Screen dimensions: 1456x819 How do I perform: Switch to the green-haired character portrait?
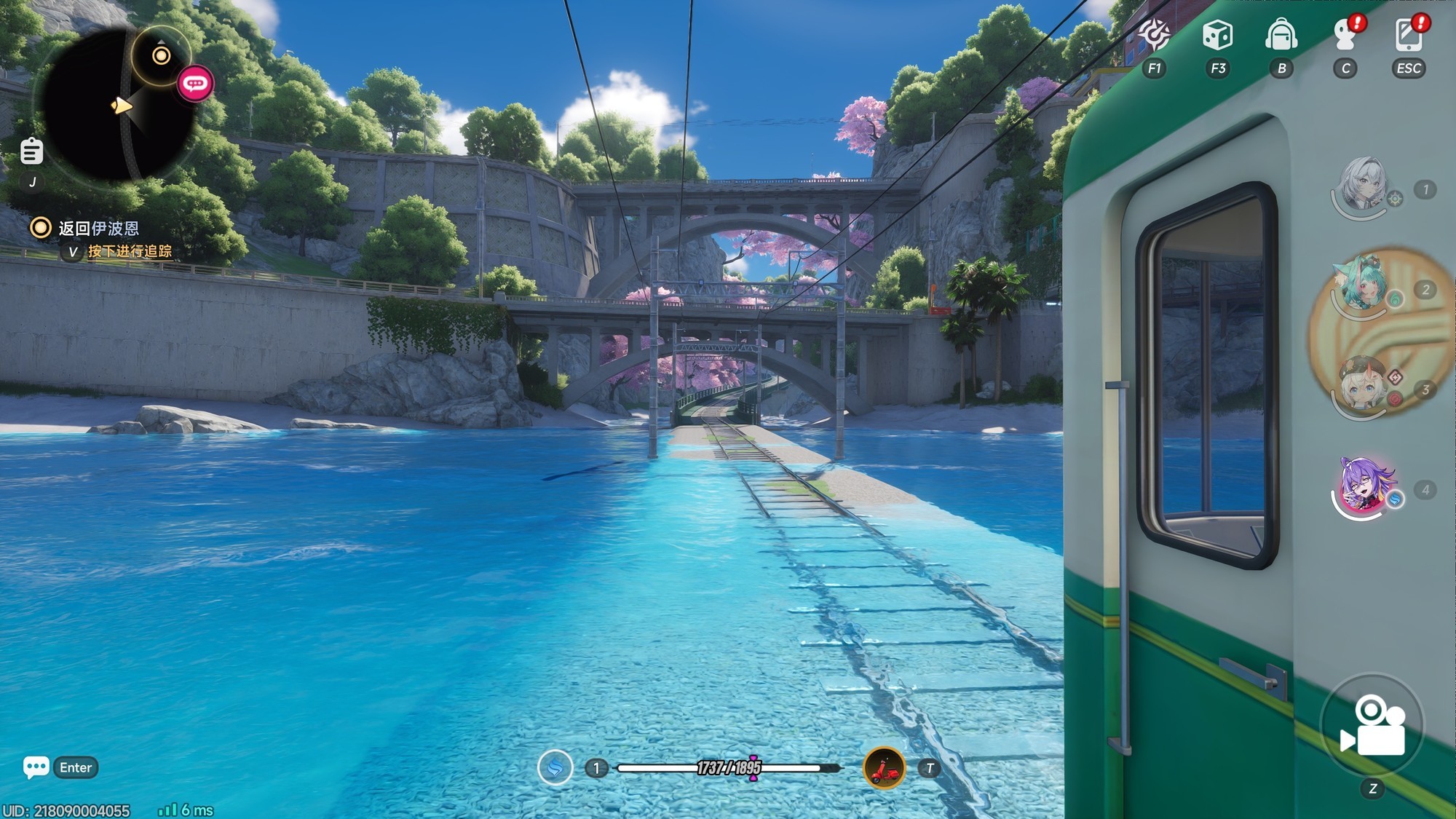1360,285
